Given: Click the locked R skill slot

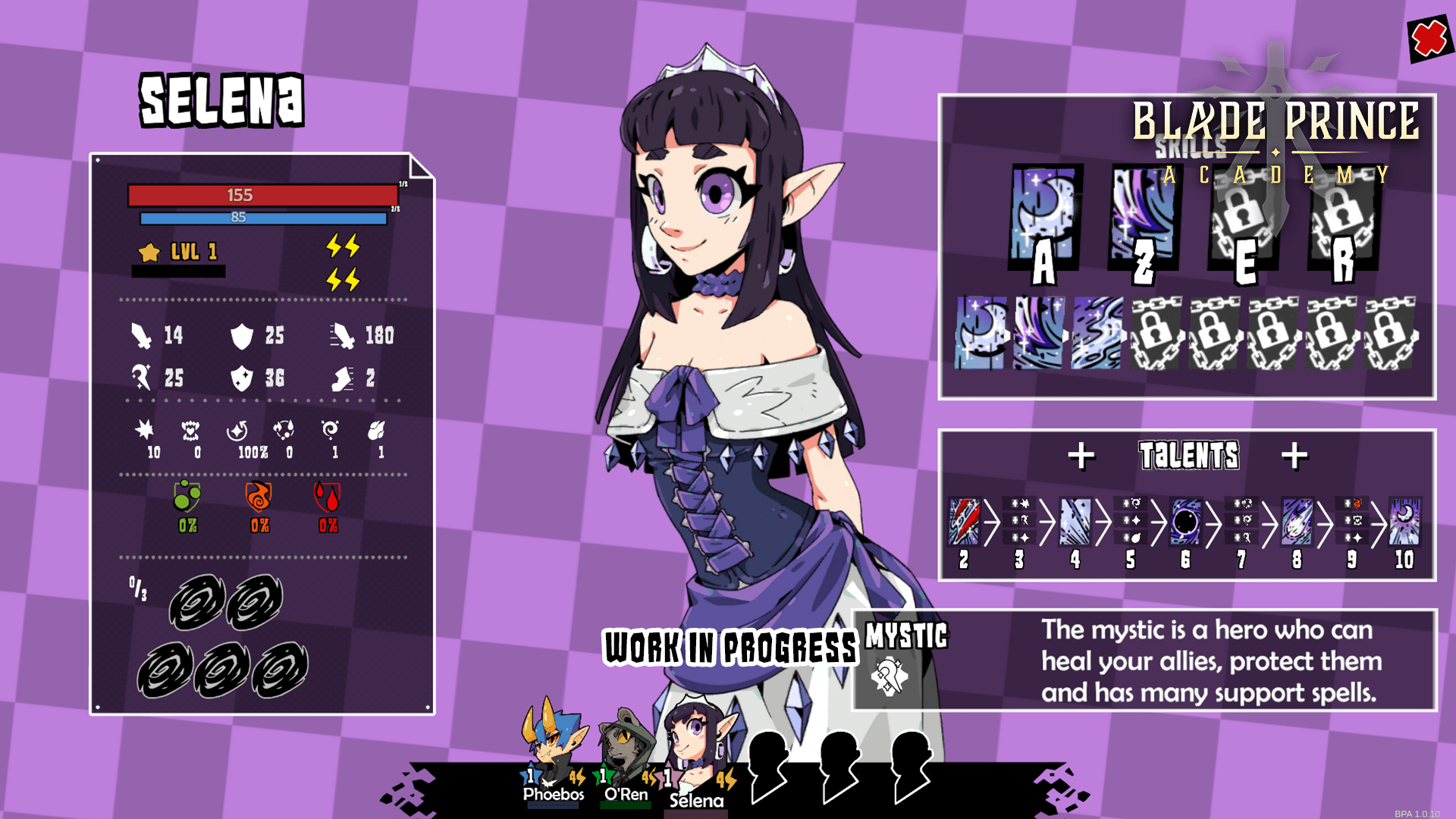Looking at the screenshot, I should 1341,212.
